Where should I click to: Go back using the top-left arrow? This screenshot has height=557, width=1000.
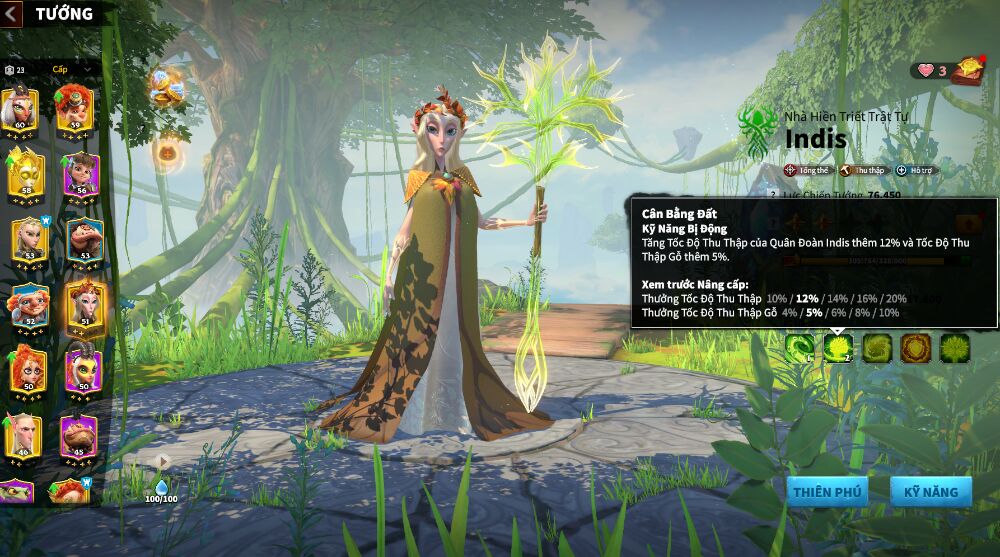pyautogui.click(x=13, y=14)
